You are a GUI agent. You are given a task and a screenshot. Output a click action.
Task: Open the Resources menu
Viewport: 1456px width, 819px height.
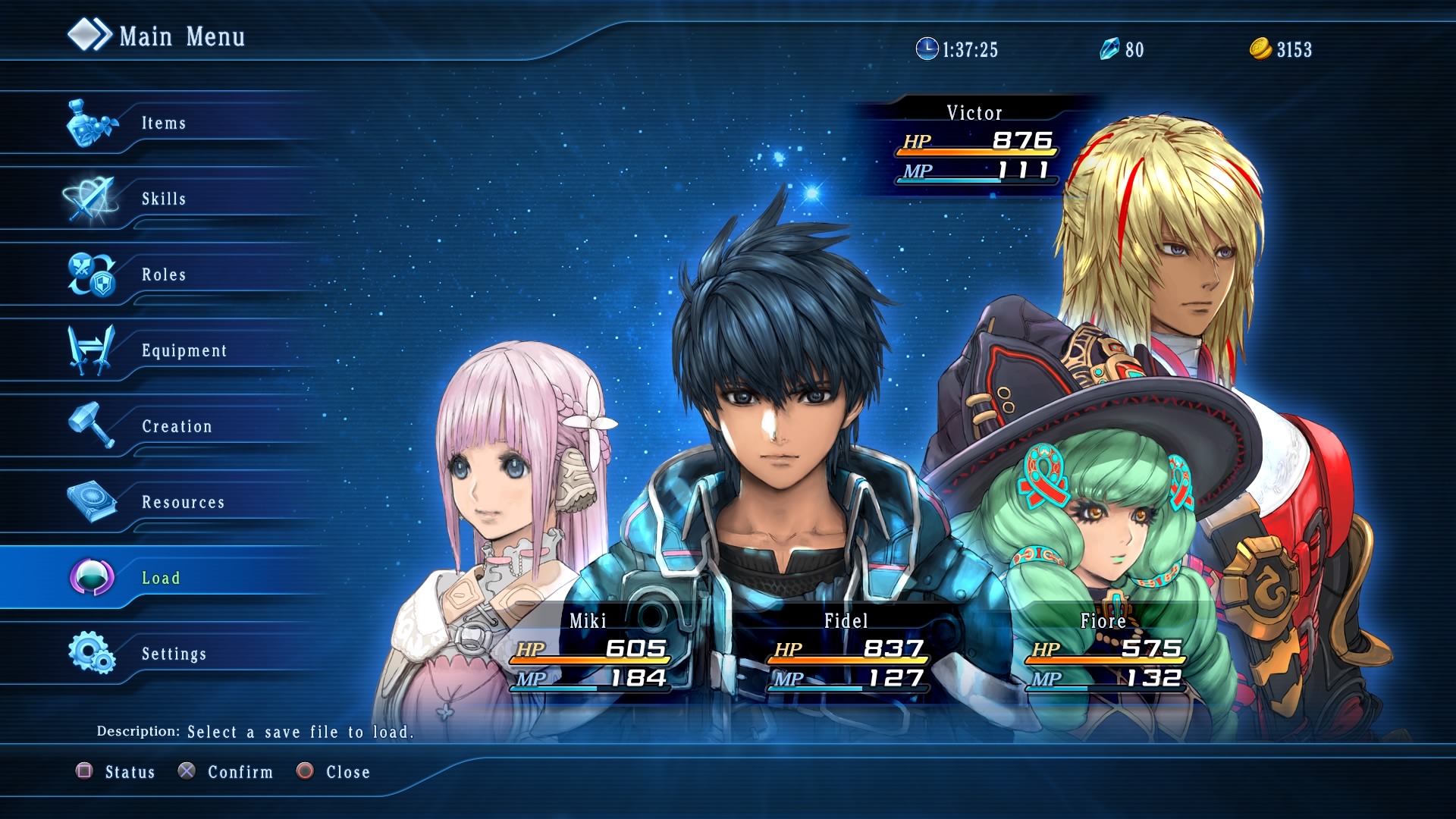[x=183, y=502]
